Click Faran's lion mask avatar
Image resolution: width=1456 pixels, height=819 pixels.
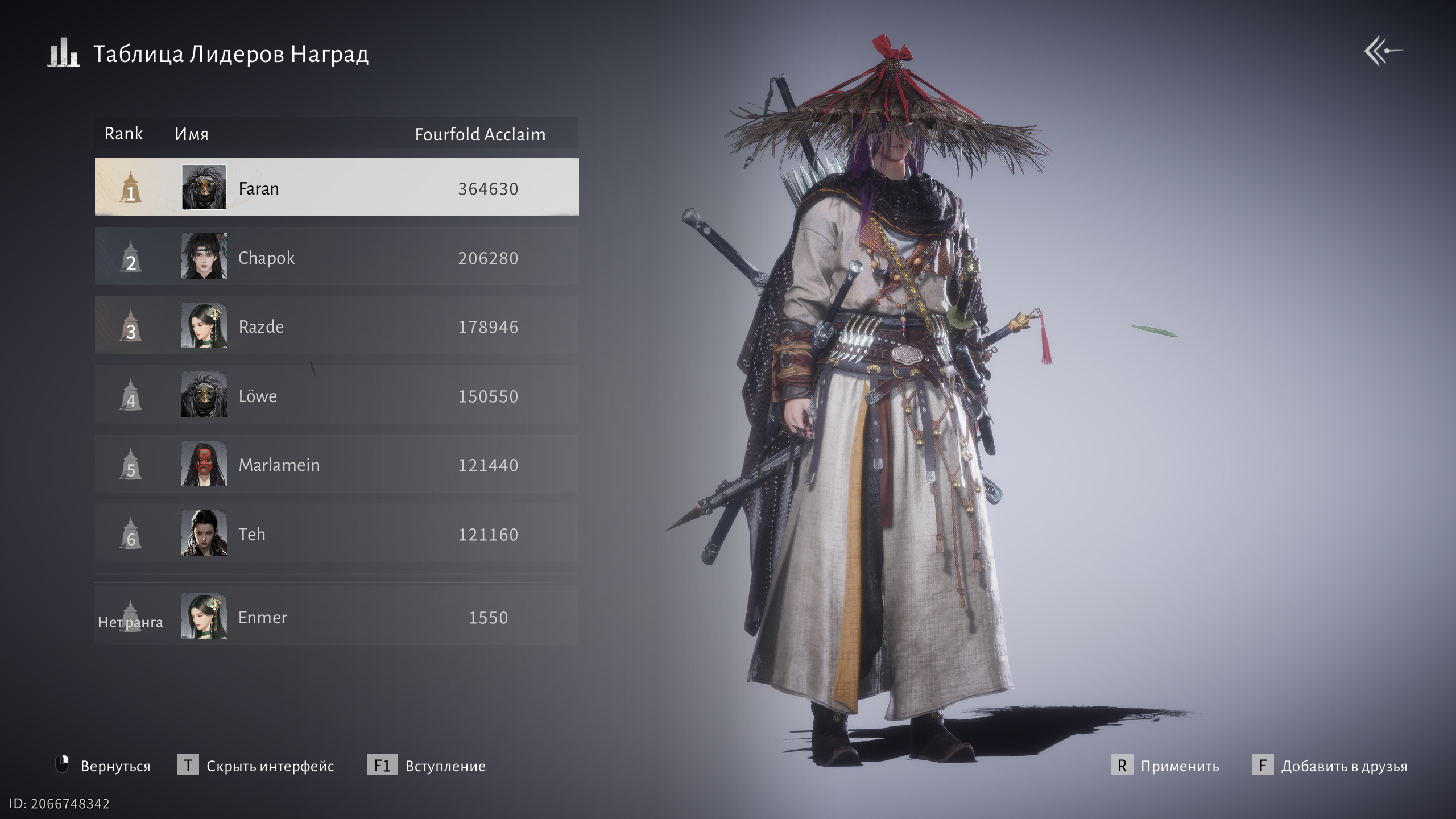click(x=204, y=187)
